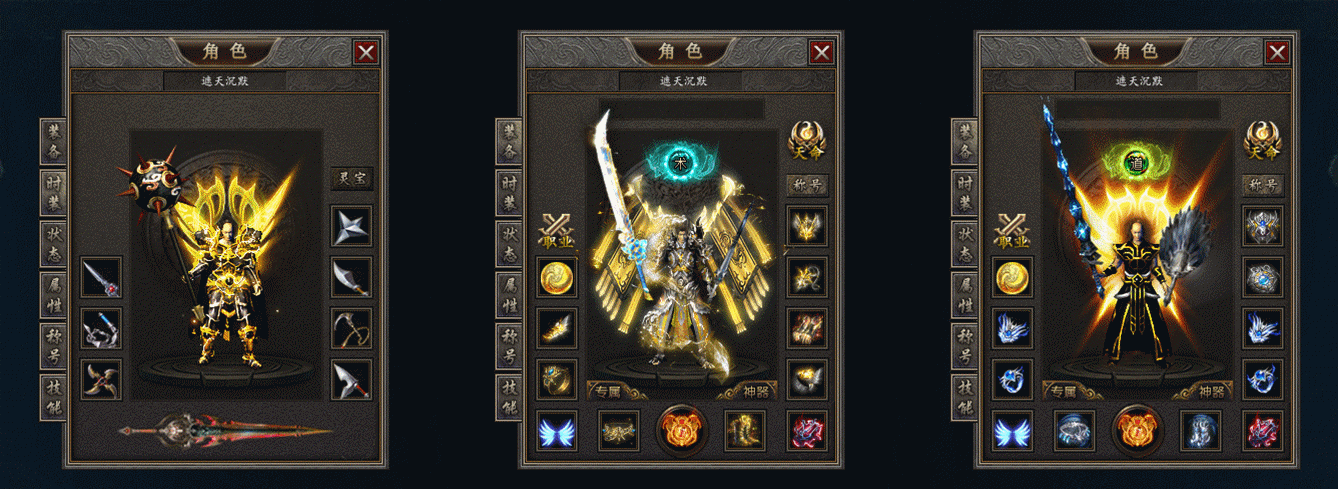Select the golden winged helmet slot
1338x489 pixels.
[x=806, y=226]
